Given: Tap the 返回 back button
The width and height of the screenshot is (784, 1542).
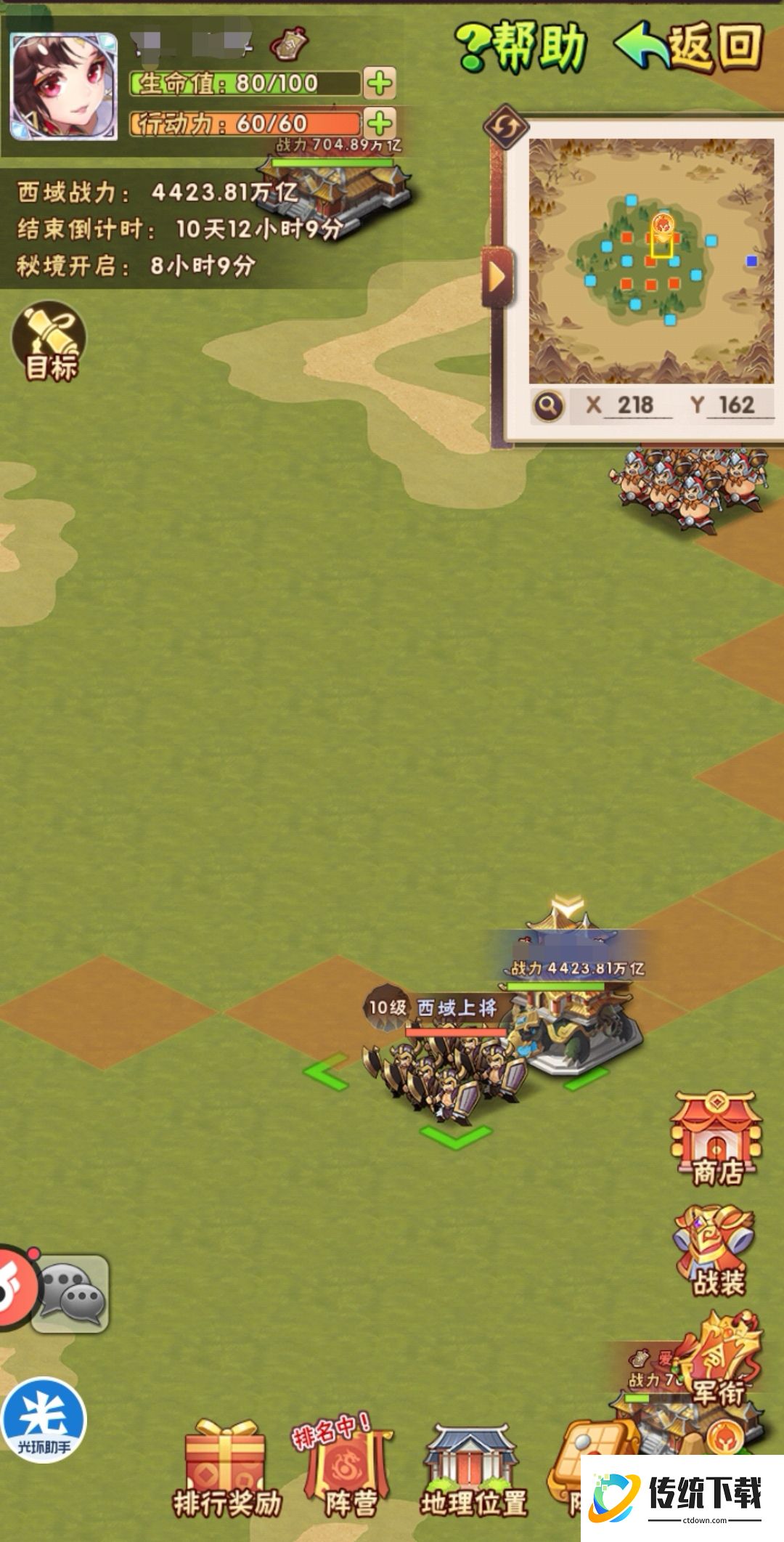Looking at the screenshot, I should click(690, 45).
